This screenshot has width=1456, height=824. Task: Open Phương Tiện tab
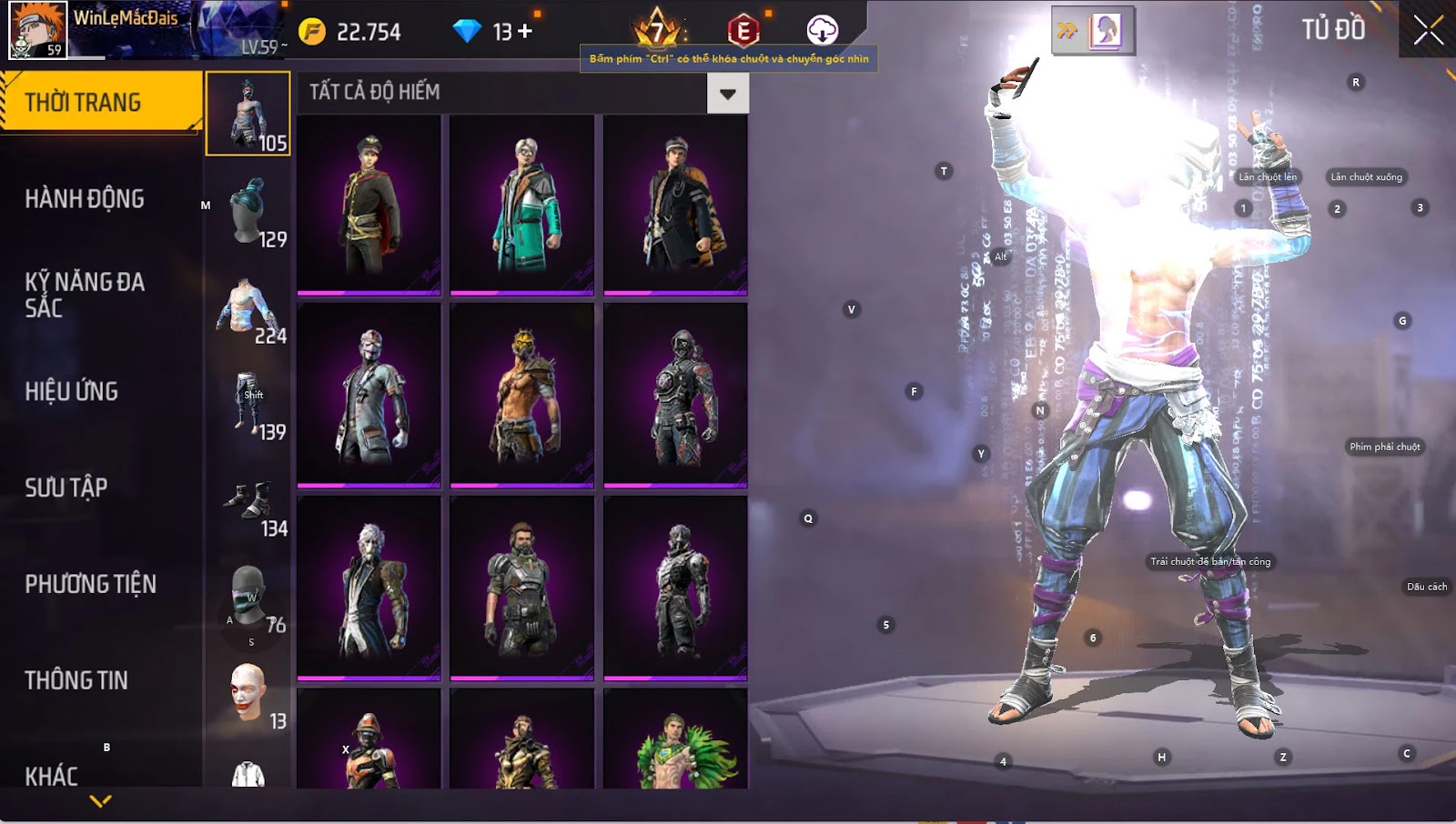pyautogui.click(x=90, y=584)
